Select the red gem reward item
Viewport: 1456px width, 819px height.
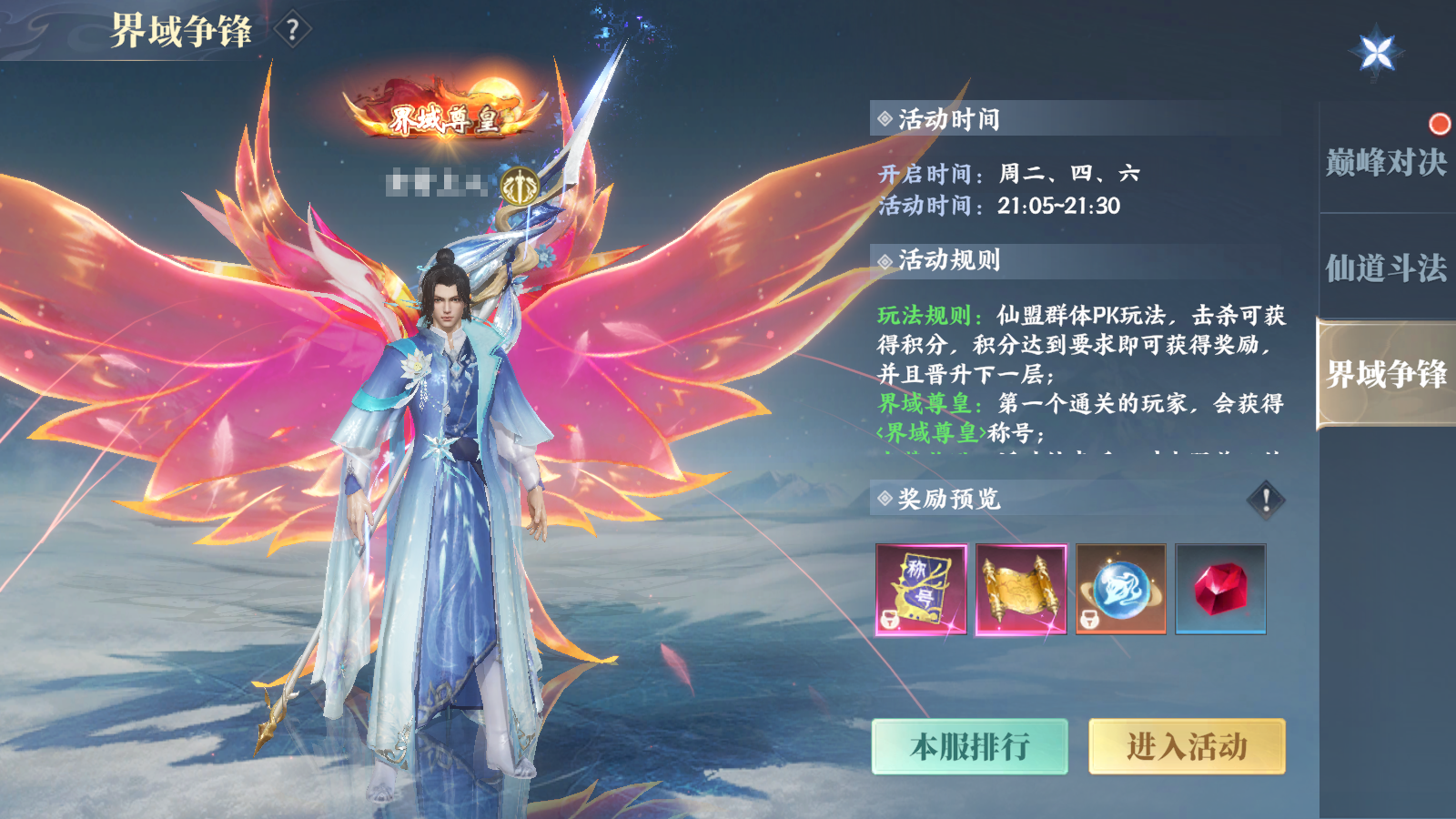coord(1219,587)
